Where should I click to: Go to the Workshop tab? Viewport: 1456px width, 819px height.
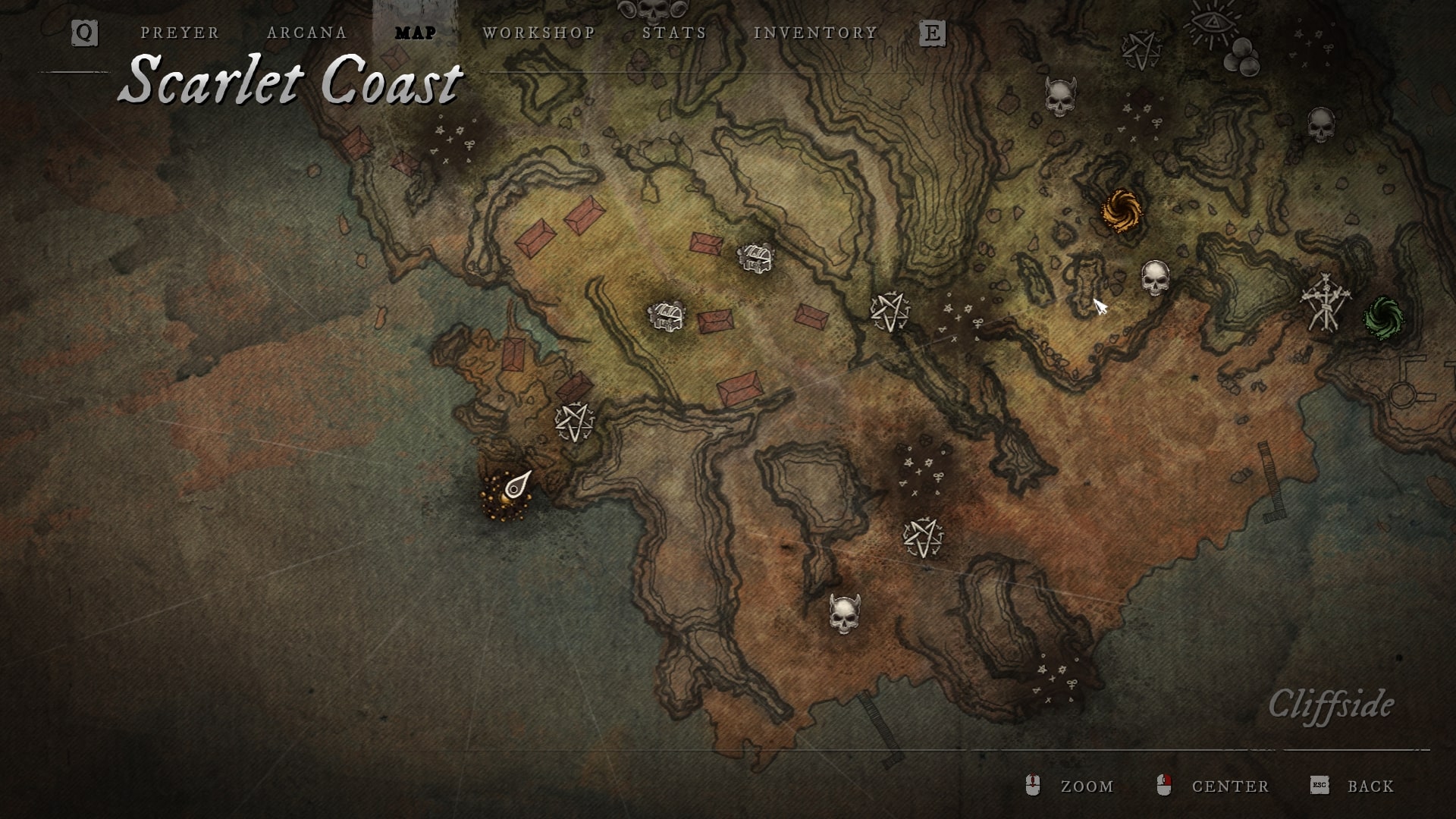tap(539, 33)
